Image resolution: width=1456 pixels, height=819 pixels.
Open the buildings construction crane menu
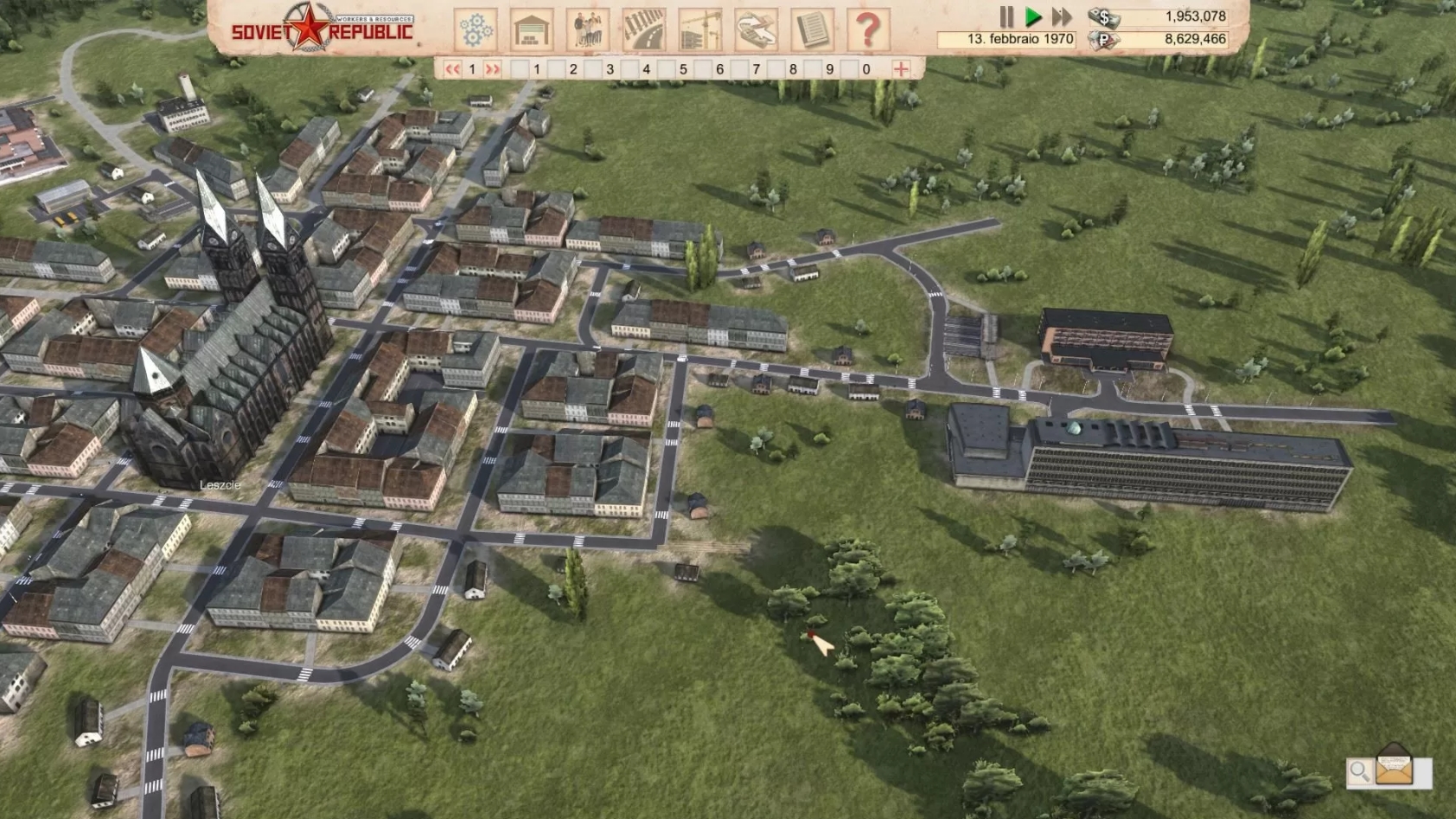tap(699, 29)
